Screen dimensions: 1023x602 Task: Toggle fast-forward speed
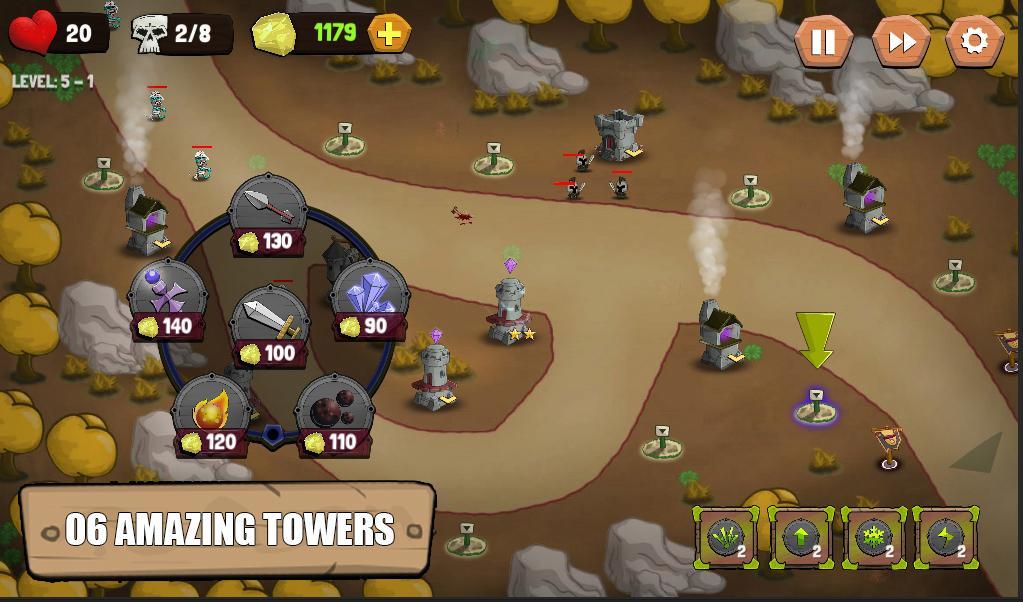[900, 42]
